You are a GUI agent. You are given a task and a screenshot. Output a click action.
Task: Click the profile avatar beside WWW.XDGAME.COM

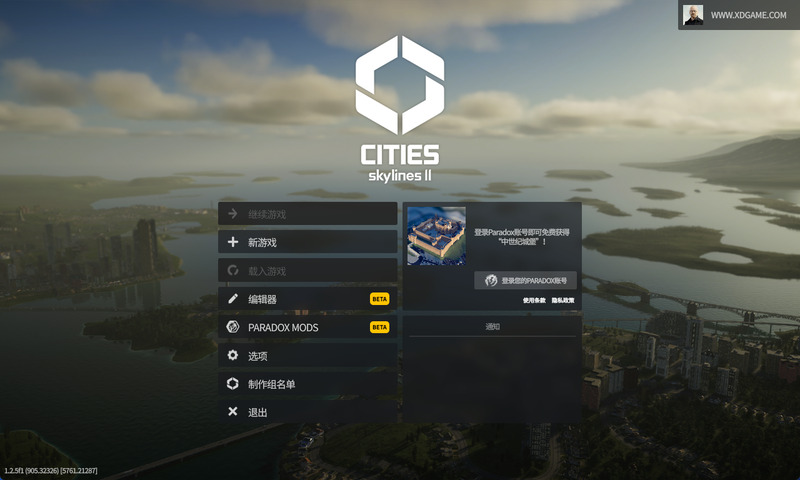693,15
